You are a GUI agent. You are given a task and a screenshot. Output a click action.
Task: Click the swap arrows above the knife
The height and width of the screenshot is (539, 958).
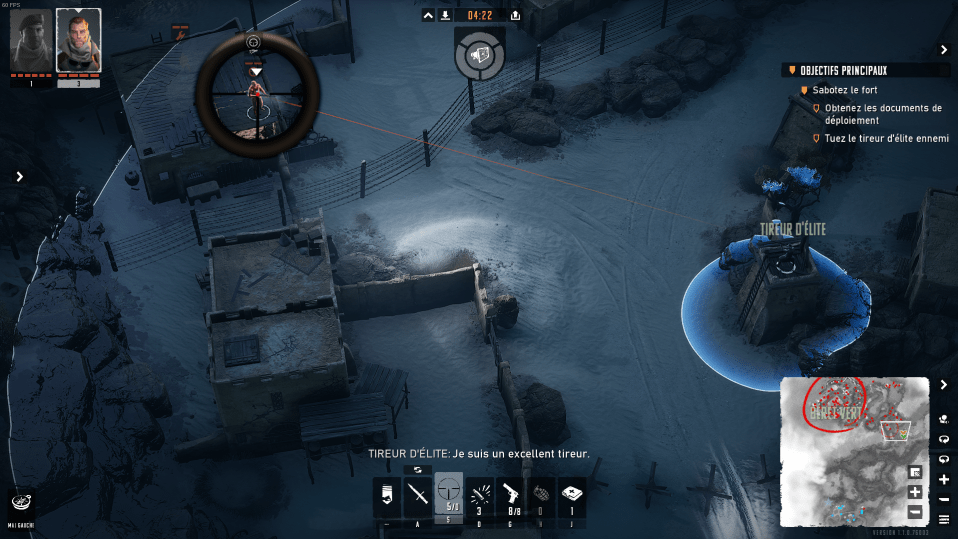(x=418, y=469)
